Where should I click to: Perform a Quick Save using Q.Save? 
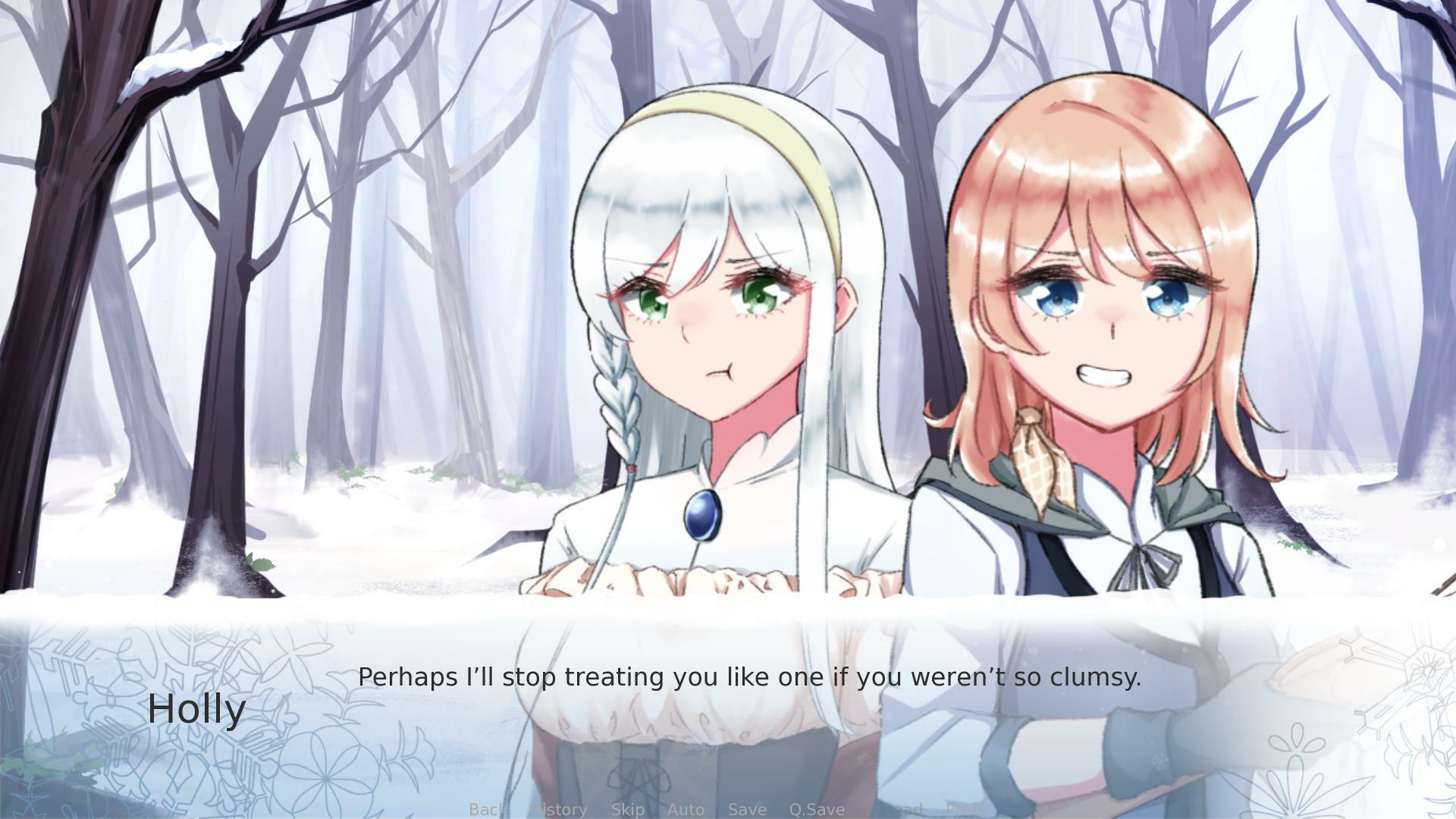(x=816, y=810)
